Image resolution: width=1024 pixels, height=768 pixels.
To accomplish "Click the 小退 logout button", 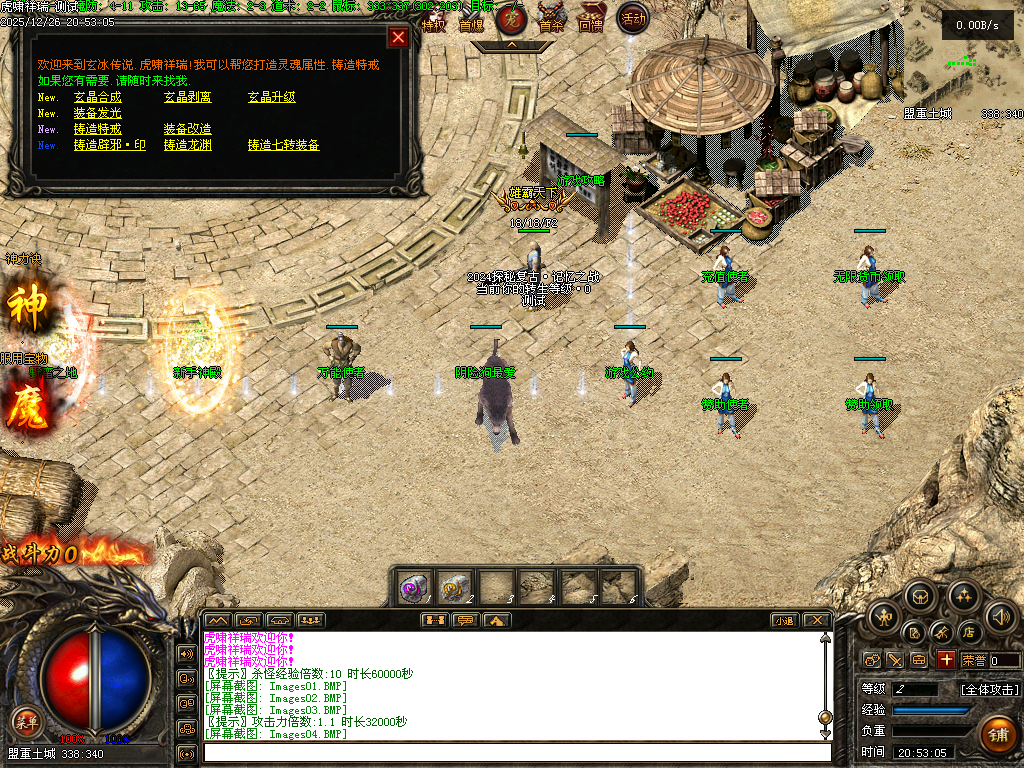I will pos(783,620).
